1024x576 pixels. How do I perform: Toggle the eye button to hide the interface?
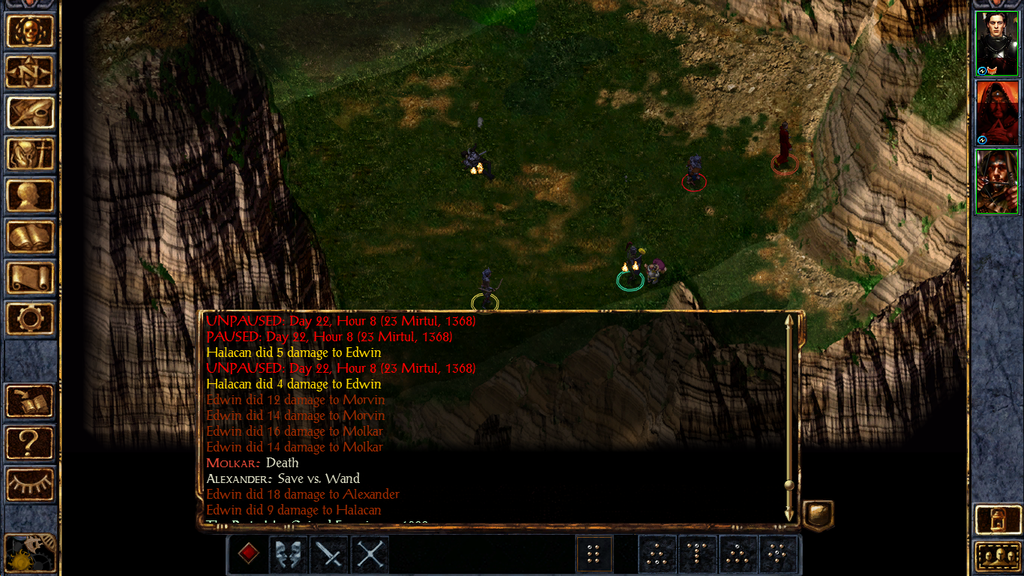tap(30, 484)
